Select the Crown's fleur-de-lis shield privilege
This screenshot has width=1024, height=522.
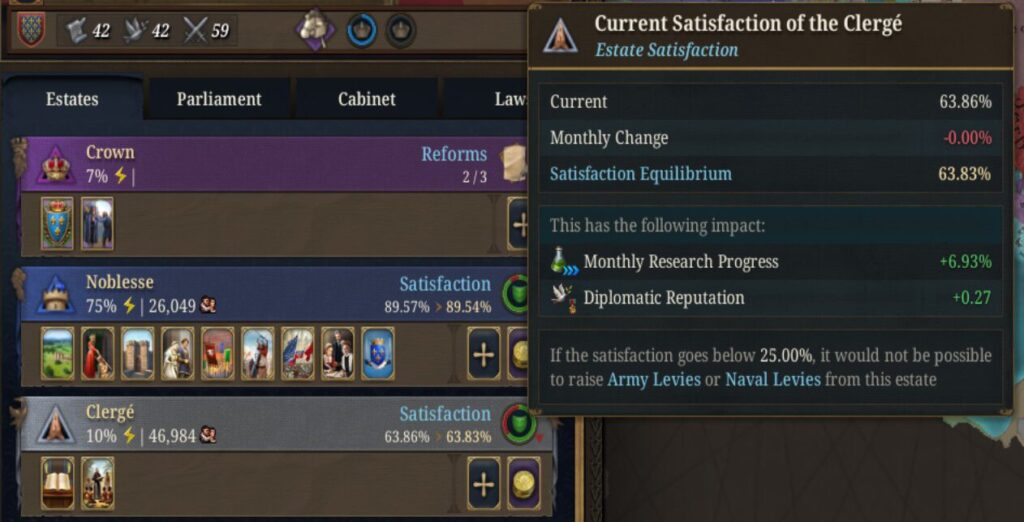coord(57,223)
